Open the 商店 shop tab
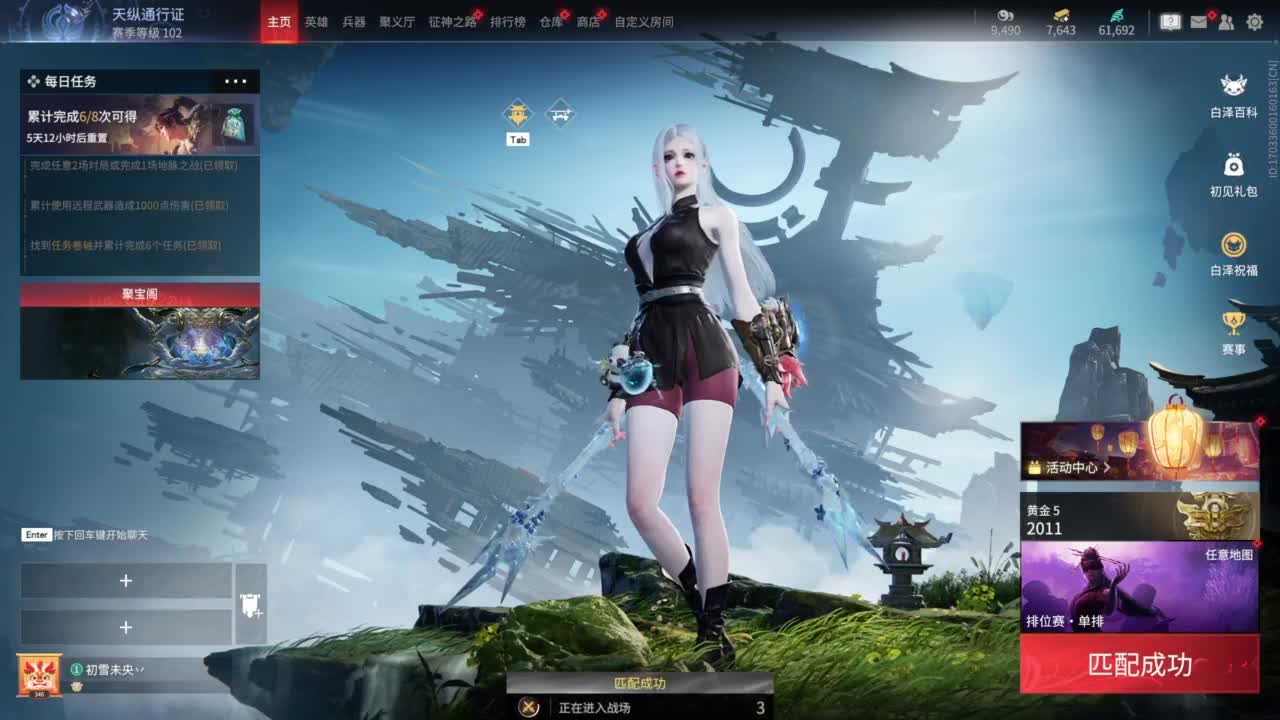Viewport: 1280px width, 720px height. [x=587, y=21]
